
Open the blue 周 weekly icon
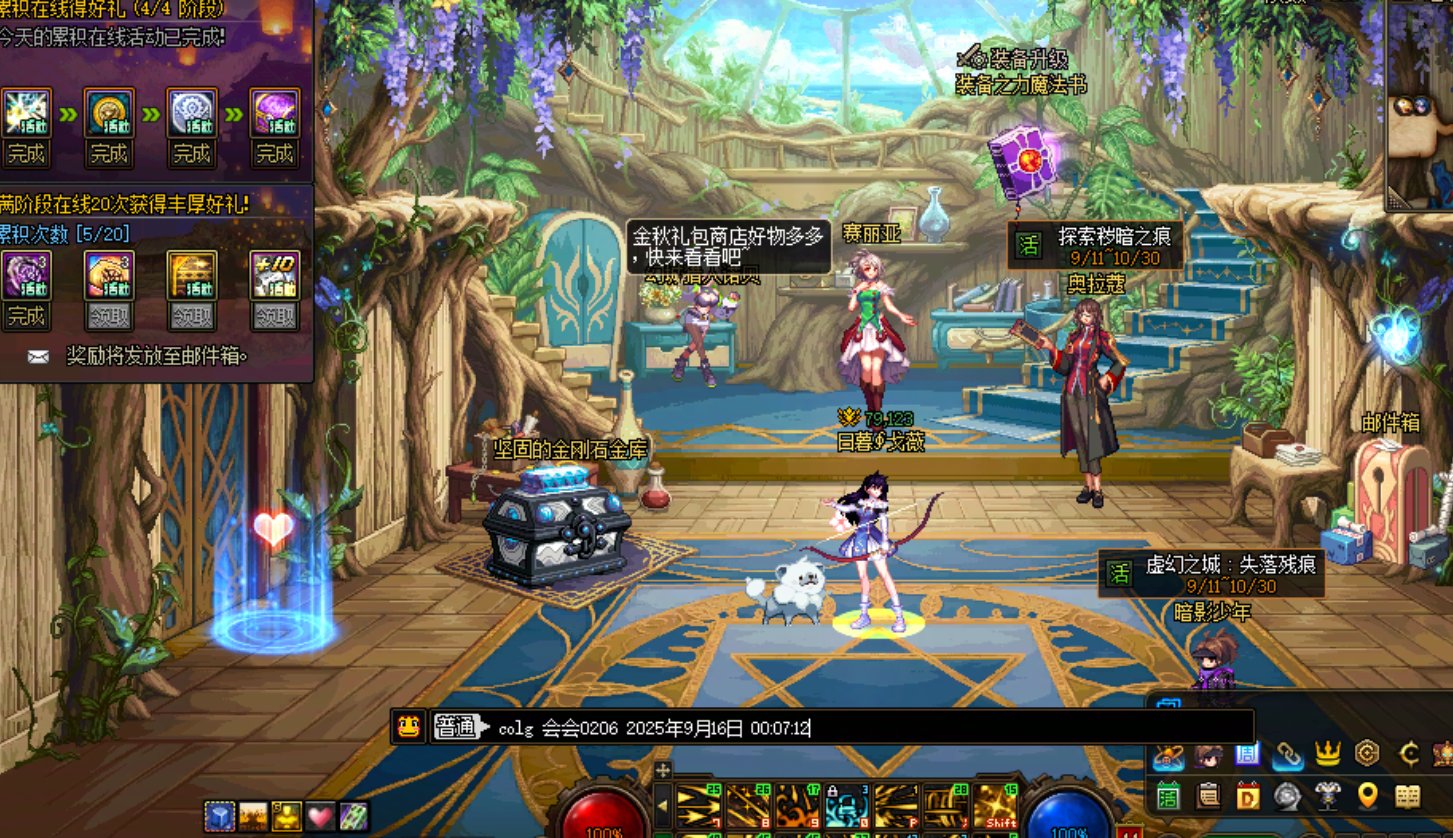[x=1247, y=755]
